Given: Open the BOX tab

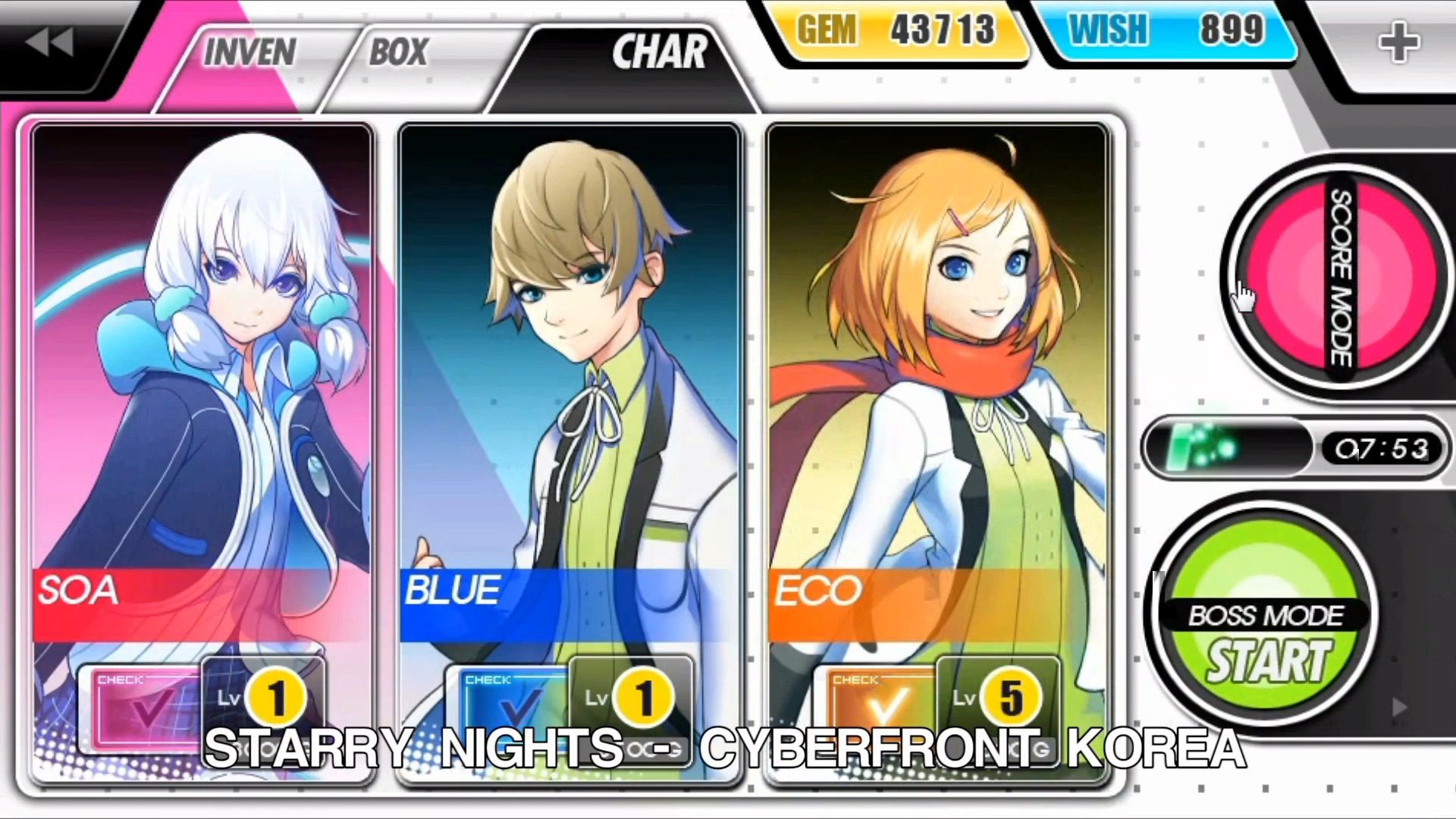Looking at the screenshot, I should (399, 53).
